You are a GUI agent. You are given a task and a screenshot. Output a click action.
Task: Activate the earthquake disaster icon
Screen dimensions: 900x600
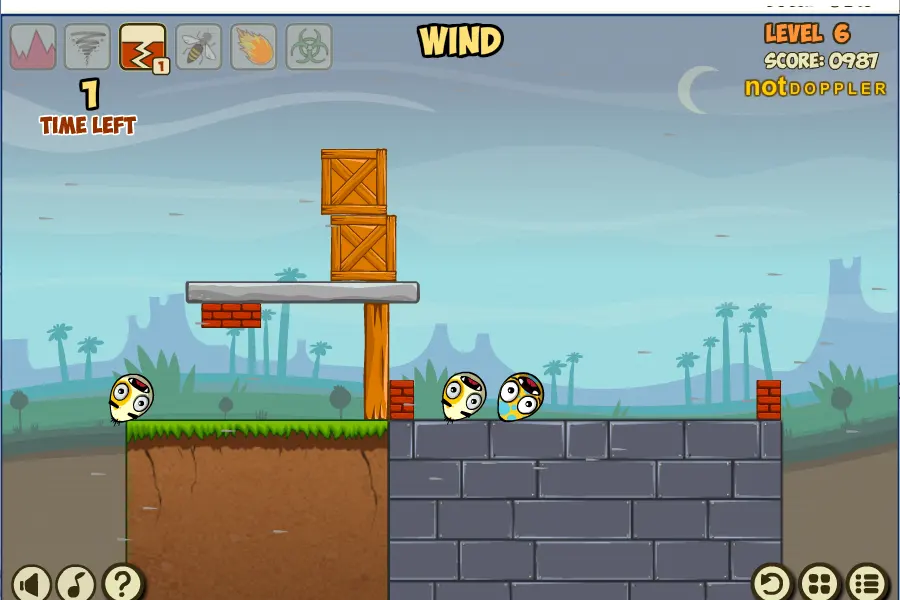pos(143,47)
